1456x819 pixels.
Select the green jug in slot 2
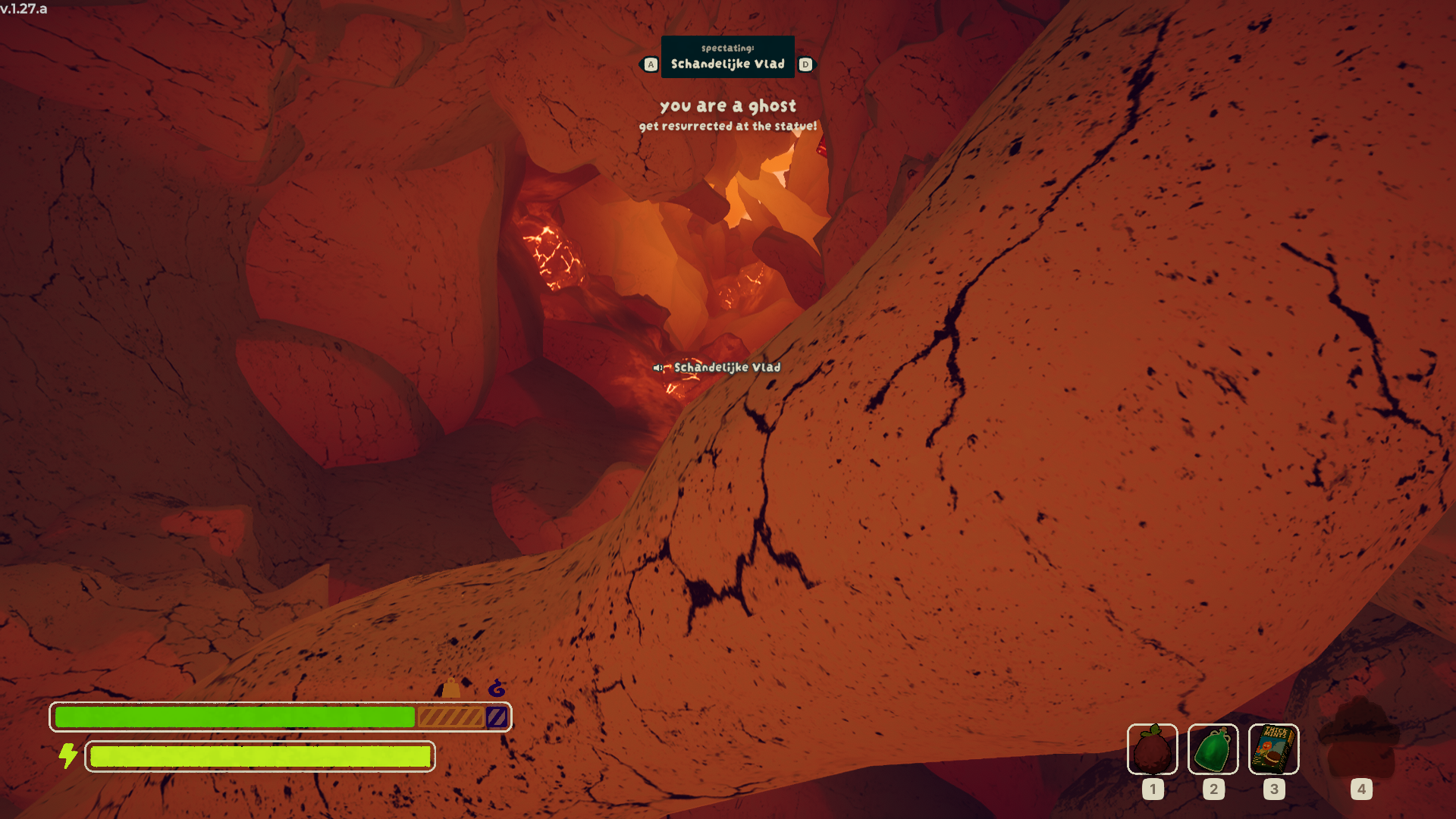(1213, 749)
